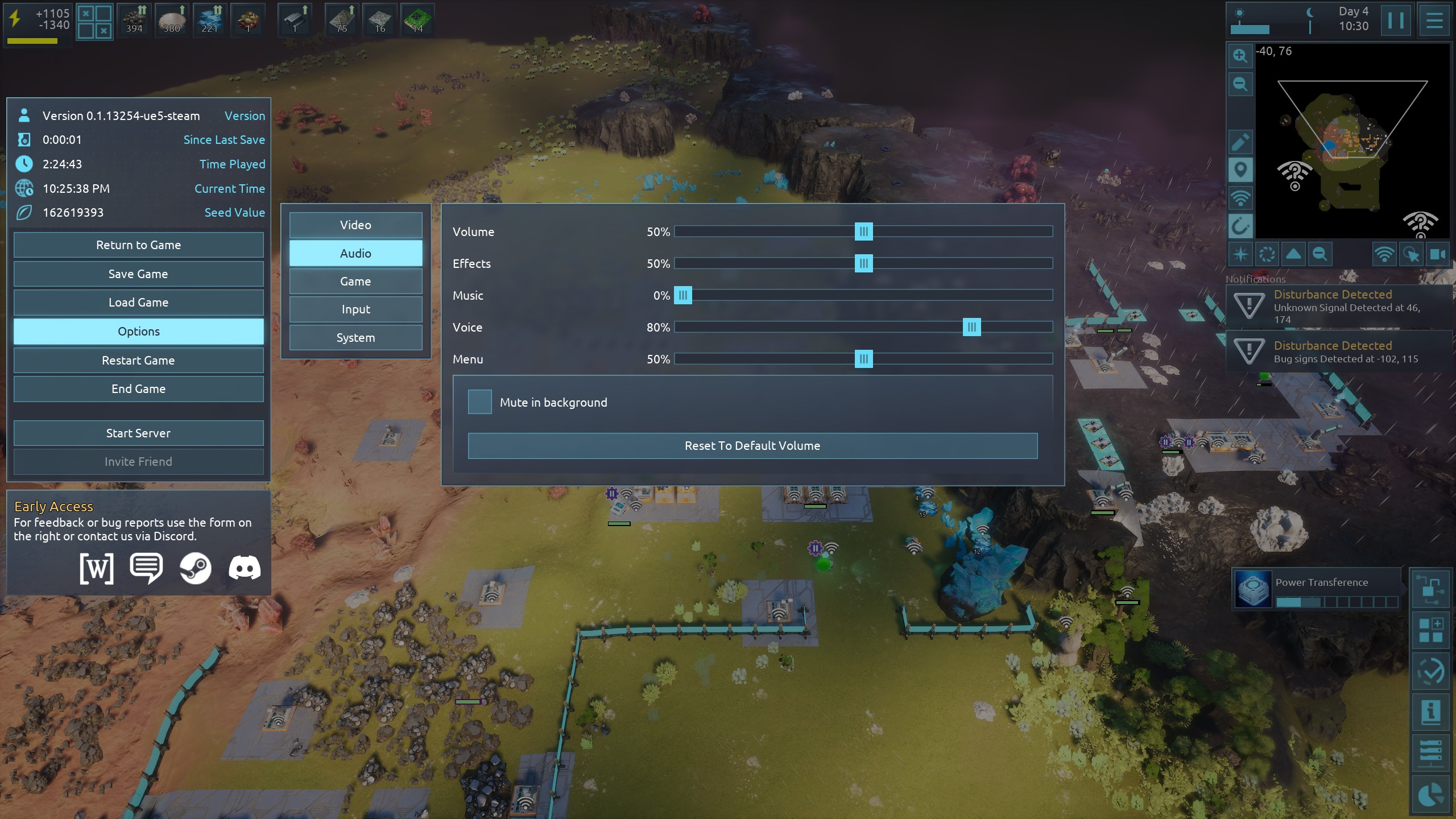
Task: Pause the game with the pause button
Action: (x=1396, y=21)
